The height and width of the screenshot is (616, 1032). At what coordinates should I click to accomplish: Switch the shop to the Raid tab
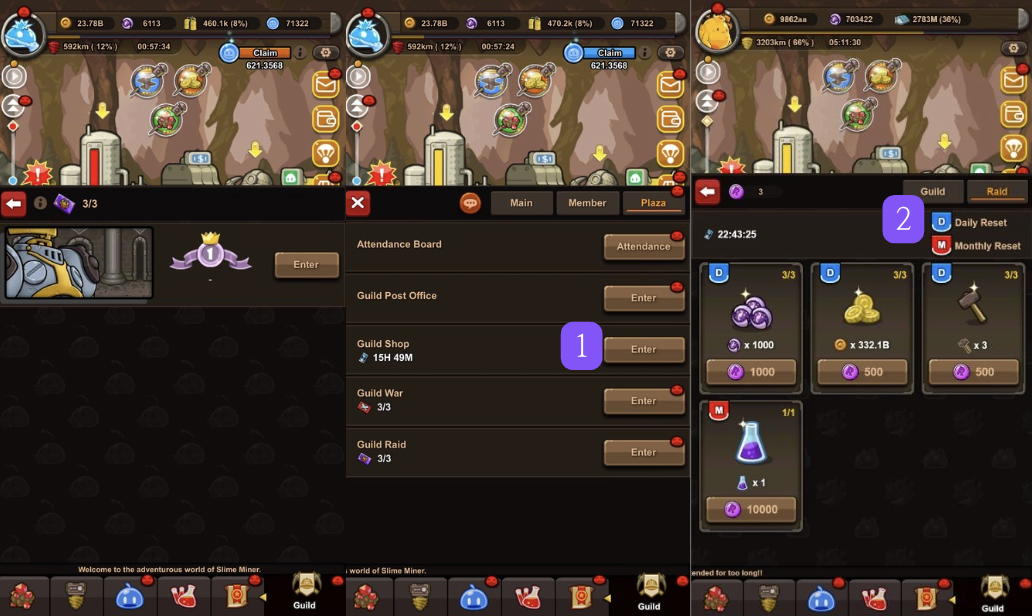(x=997, y=191)
